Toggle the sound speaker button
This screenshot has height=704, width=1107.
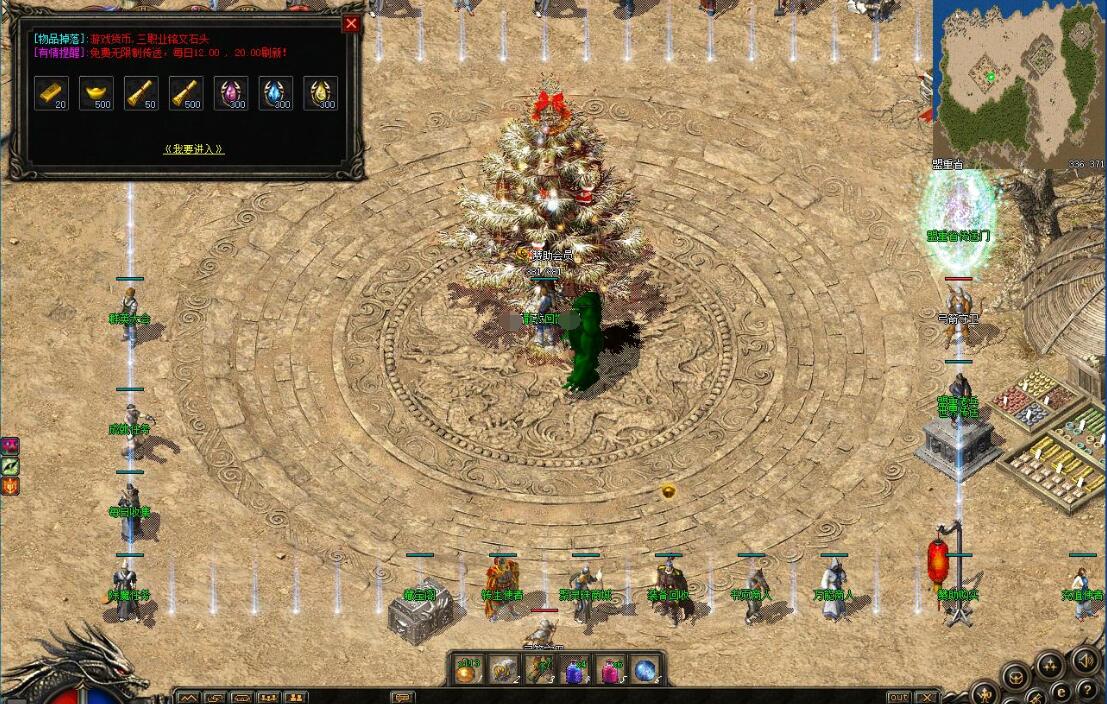pos(1085,660)
